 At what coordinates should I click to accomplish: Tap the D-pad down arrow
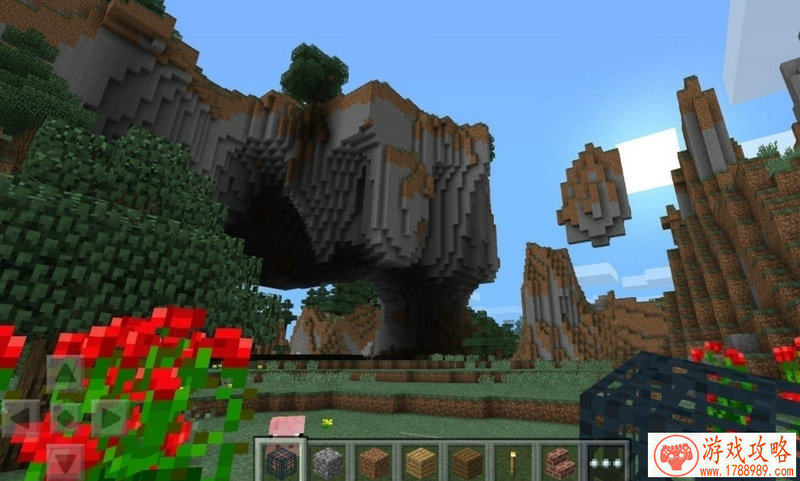65,458
